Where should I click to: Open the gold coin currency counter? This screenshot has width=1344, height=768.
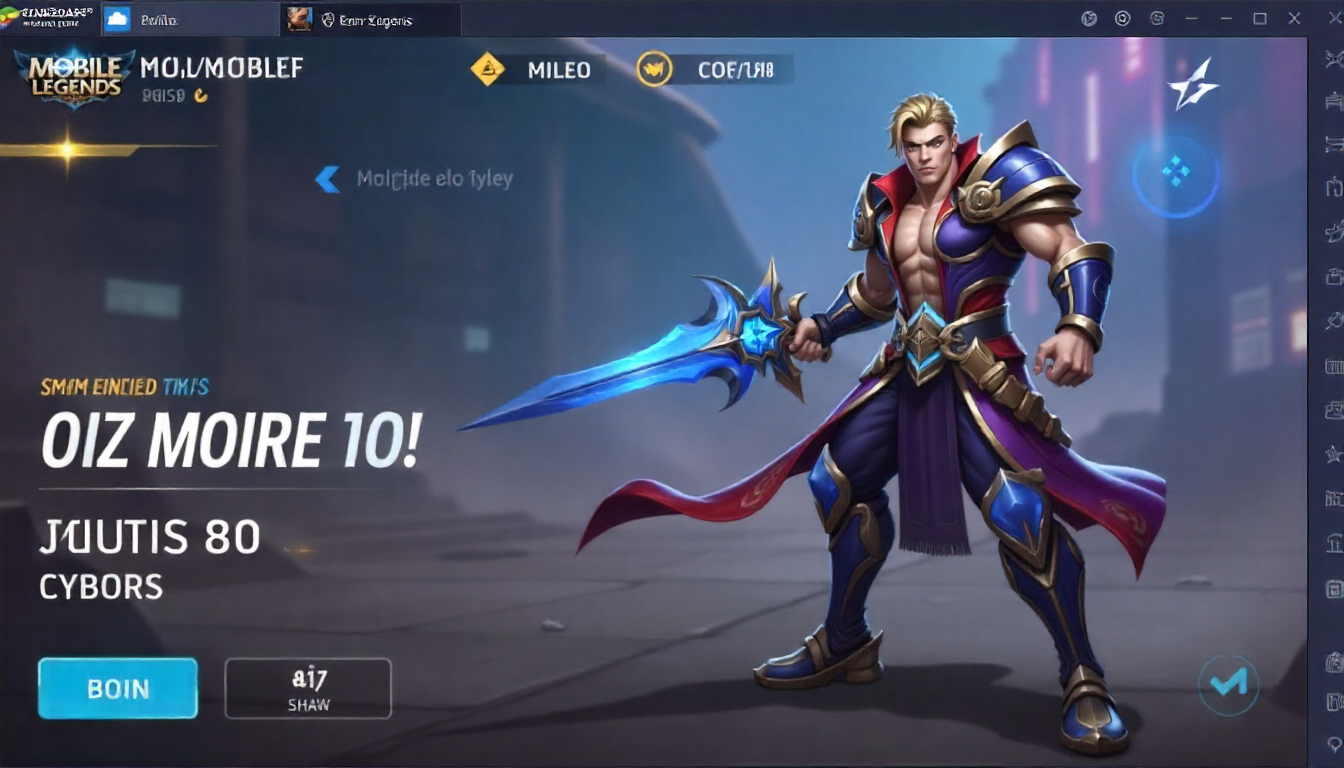pos(714,69)
